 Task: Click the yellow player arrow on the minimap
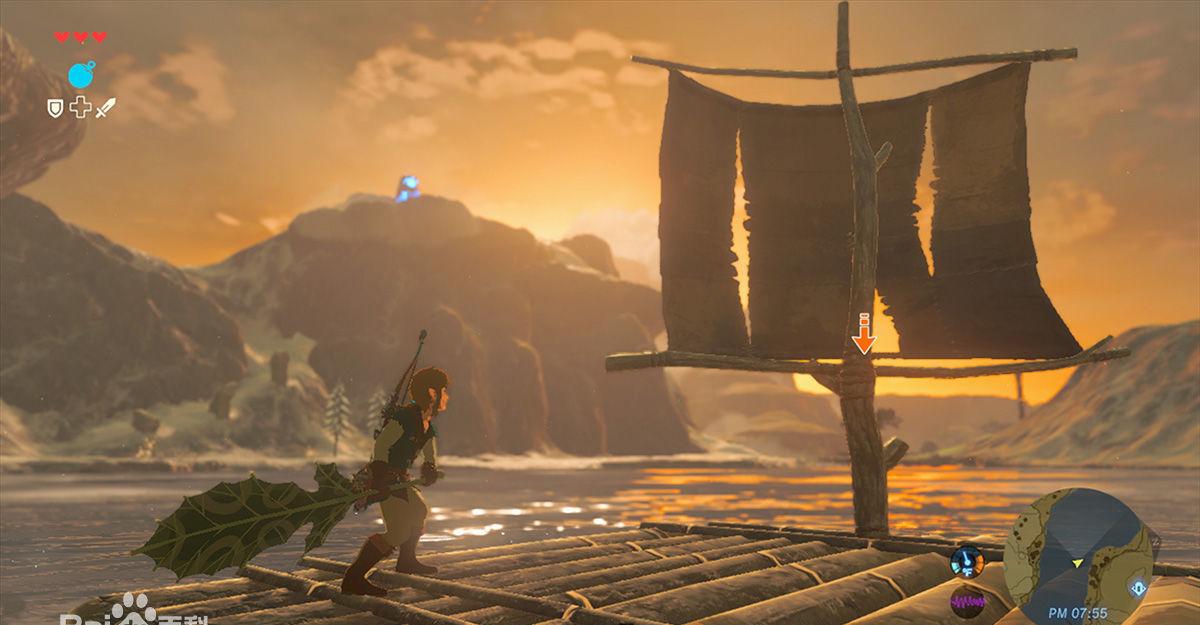click(1078, 564)
